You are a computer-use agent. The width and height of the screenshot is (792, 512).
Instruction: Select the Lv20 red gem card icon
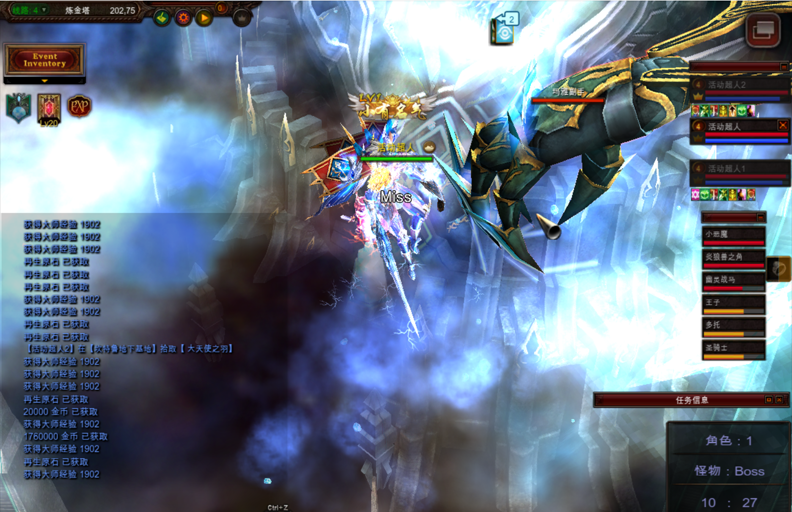pyautogui.click(x=49, y=107)
